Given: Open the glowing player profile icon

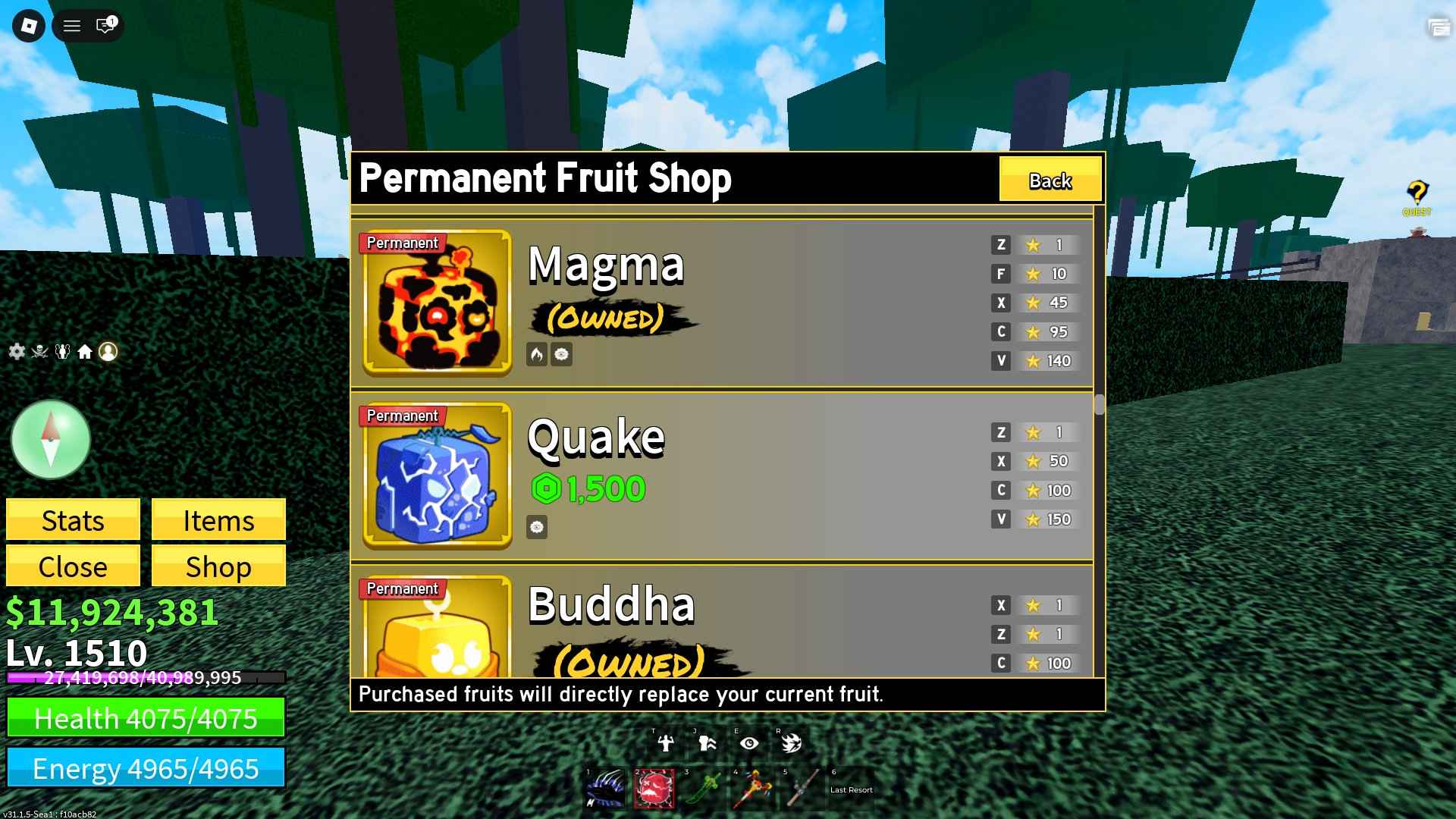Looking at the screenshot, I should pos(108,351).
